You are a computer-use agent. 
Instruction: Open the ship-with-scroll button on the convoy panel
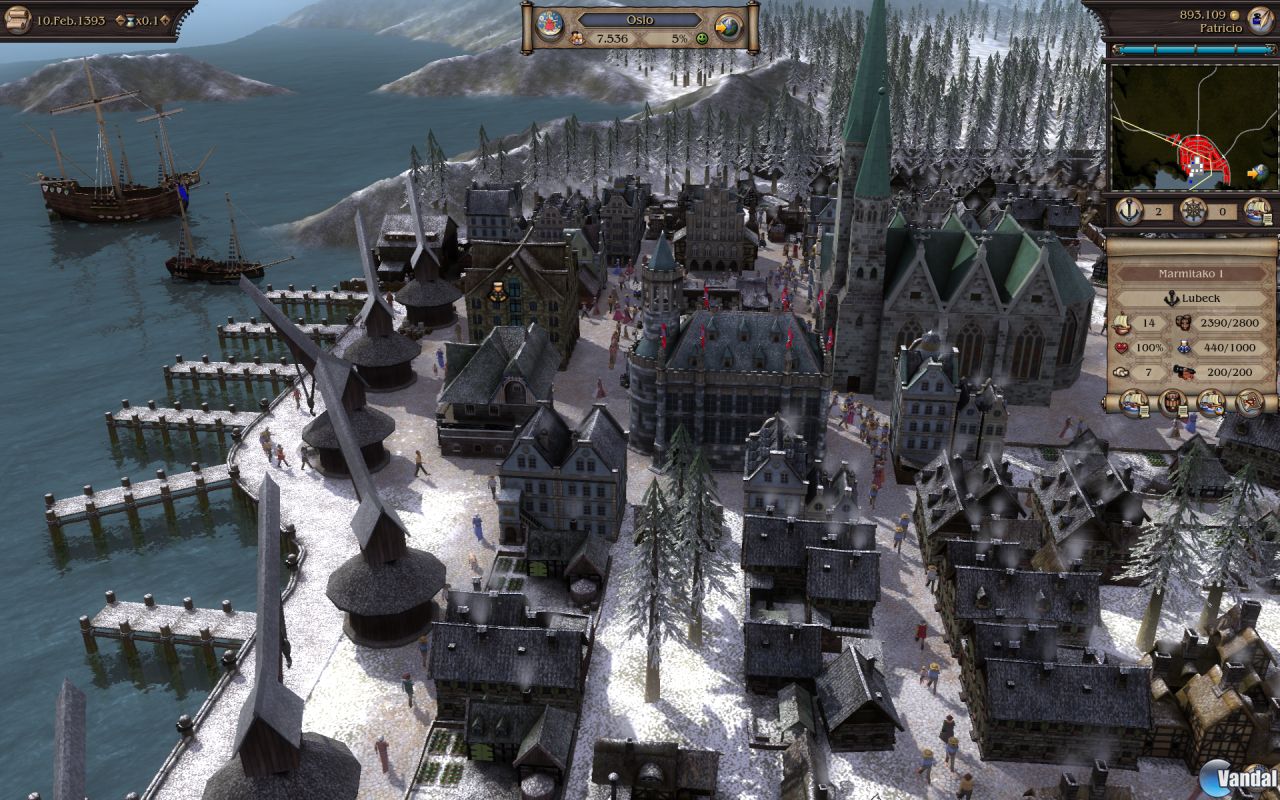(x=1134, y=402)
